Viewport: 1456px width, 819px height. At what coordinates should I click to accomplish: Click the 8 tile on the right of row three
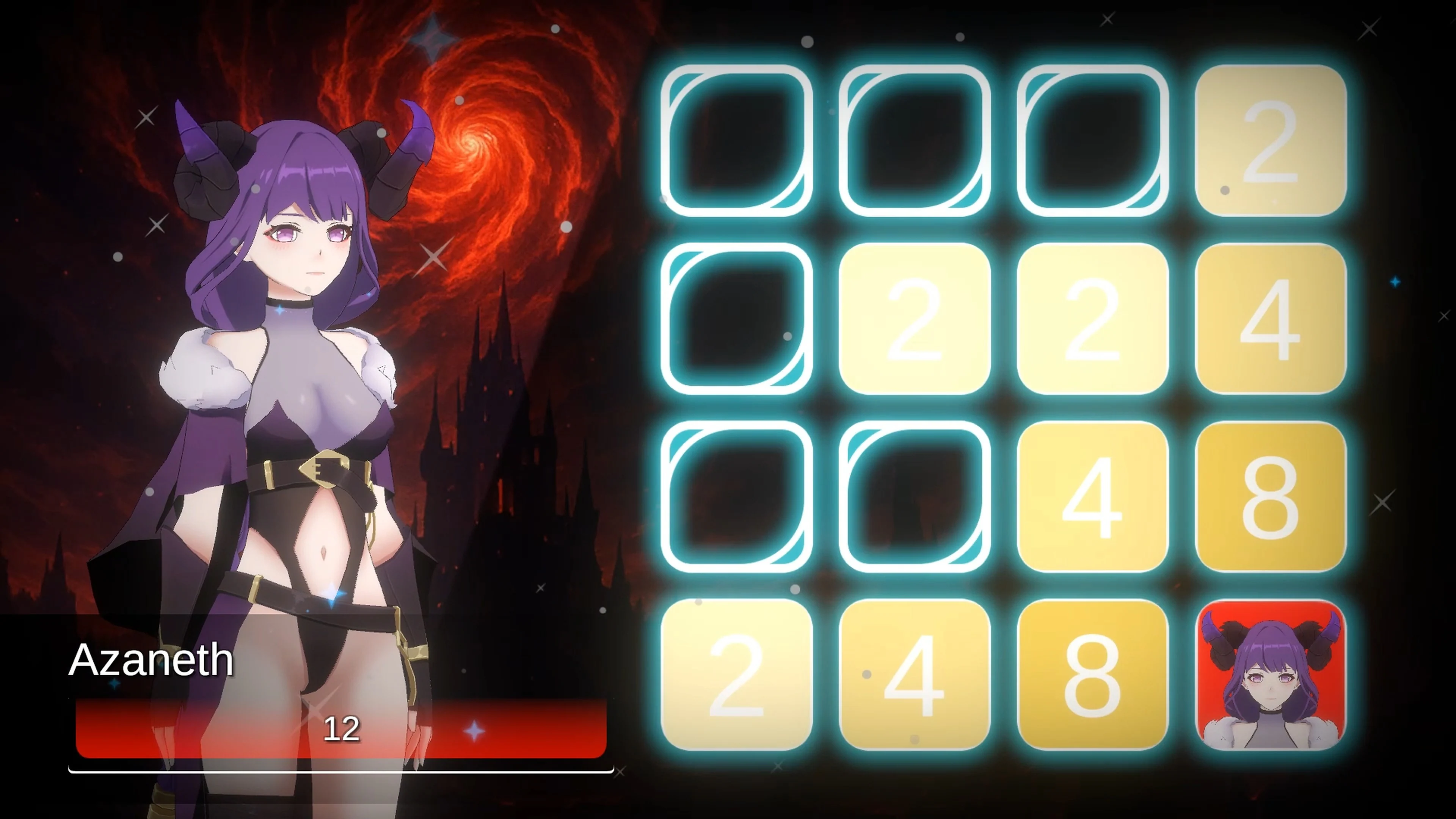1272,497
